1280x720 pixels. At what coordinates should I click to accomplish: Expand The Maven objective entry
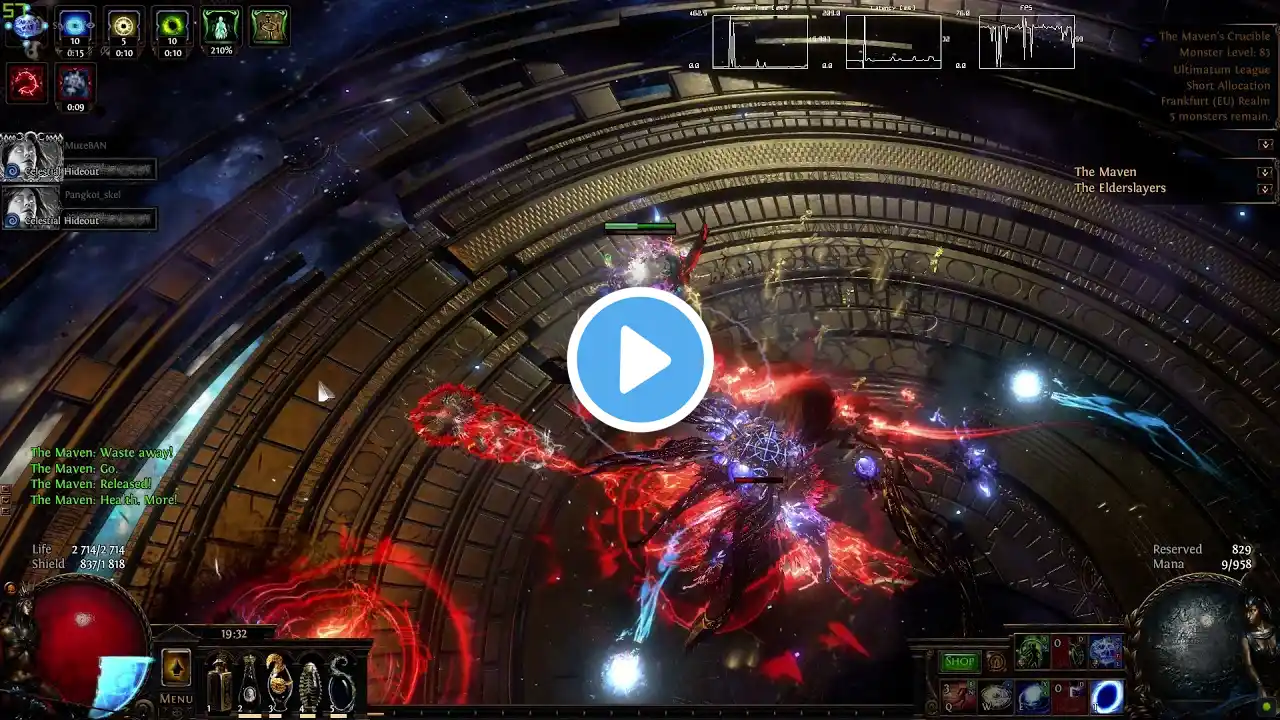[1265, 172]
